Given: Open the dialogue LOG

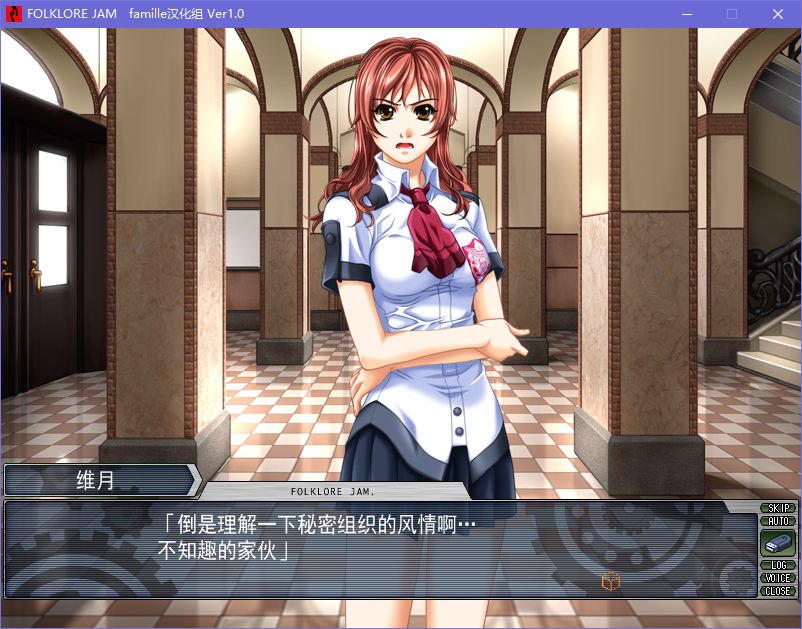Looking at the screenshot, I should pos(777,565).
